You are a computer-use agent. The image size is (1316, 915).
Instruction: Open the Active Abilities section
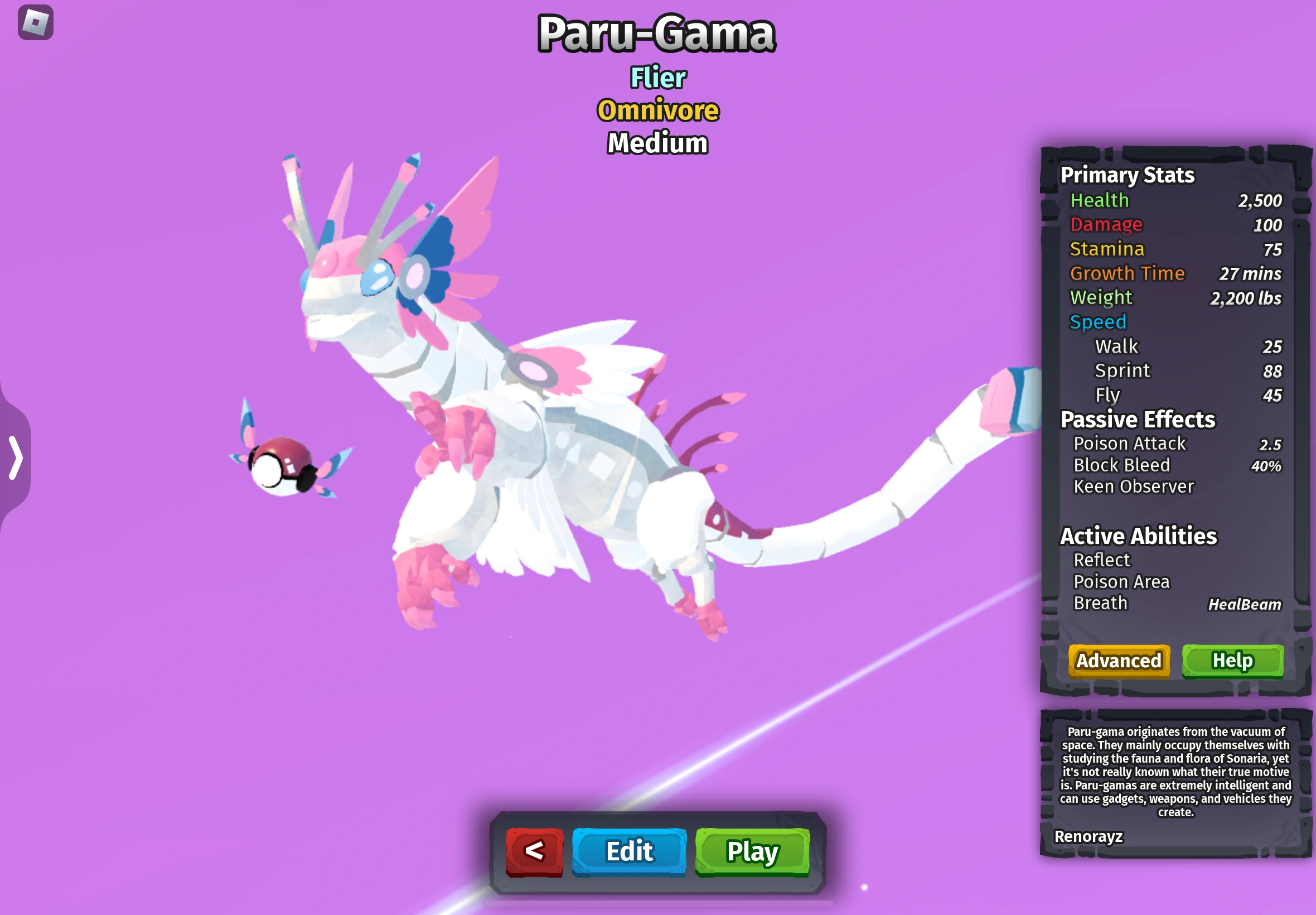1139,536
